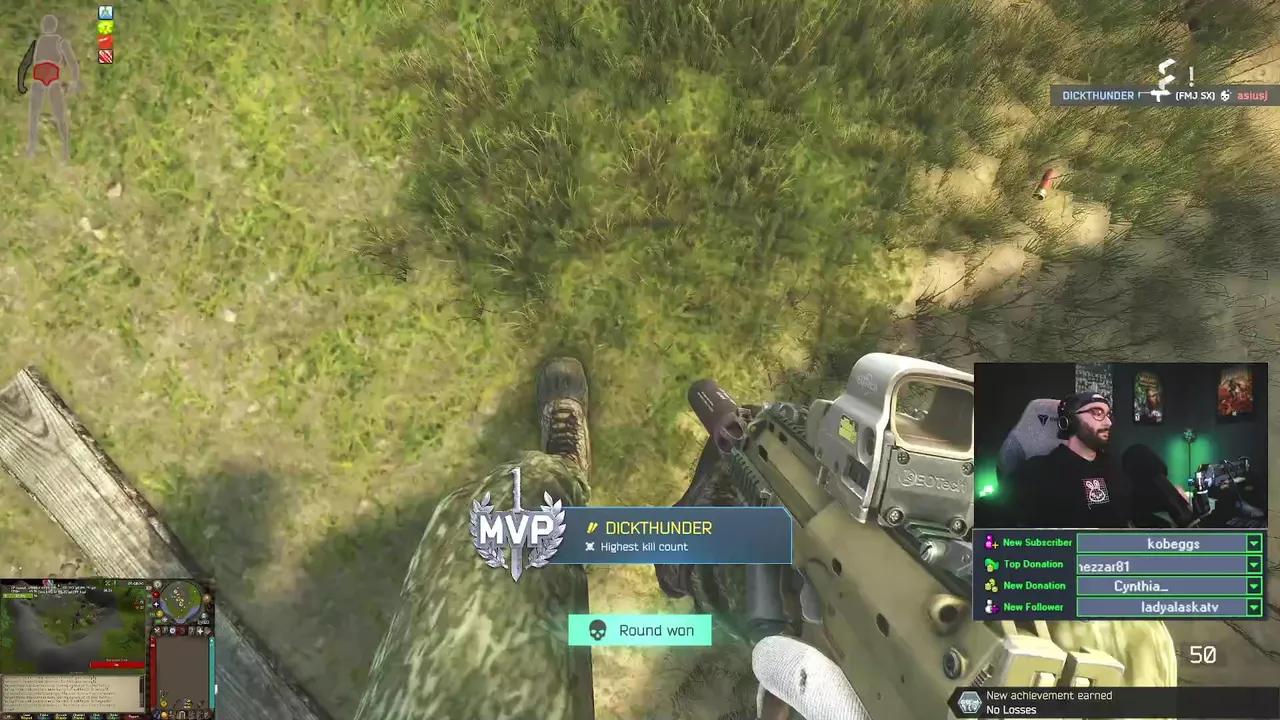This screenshot has width=1280, height=720.
Task: Open the nezzar81 Top Donation dropdown
Action: (1253, 565)
